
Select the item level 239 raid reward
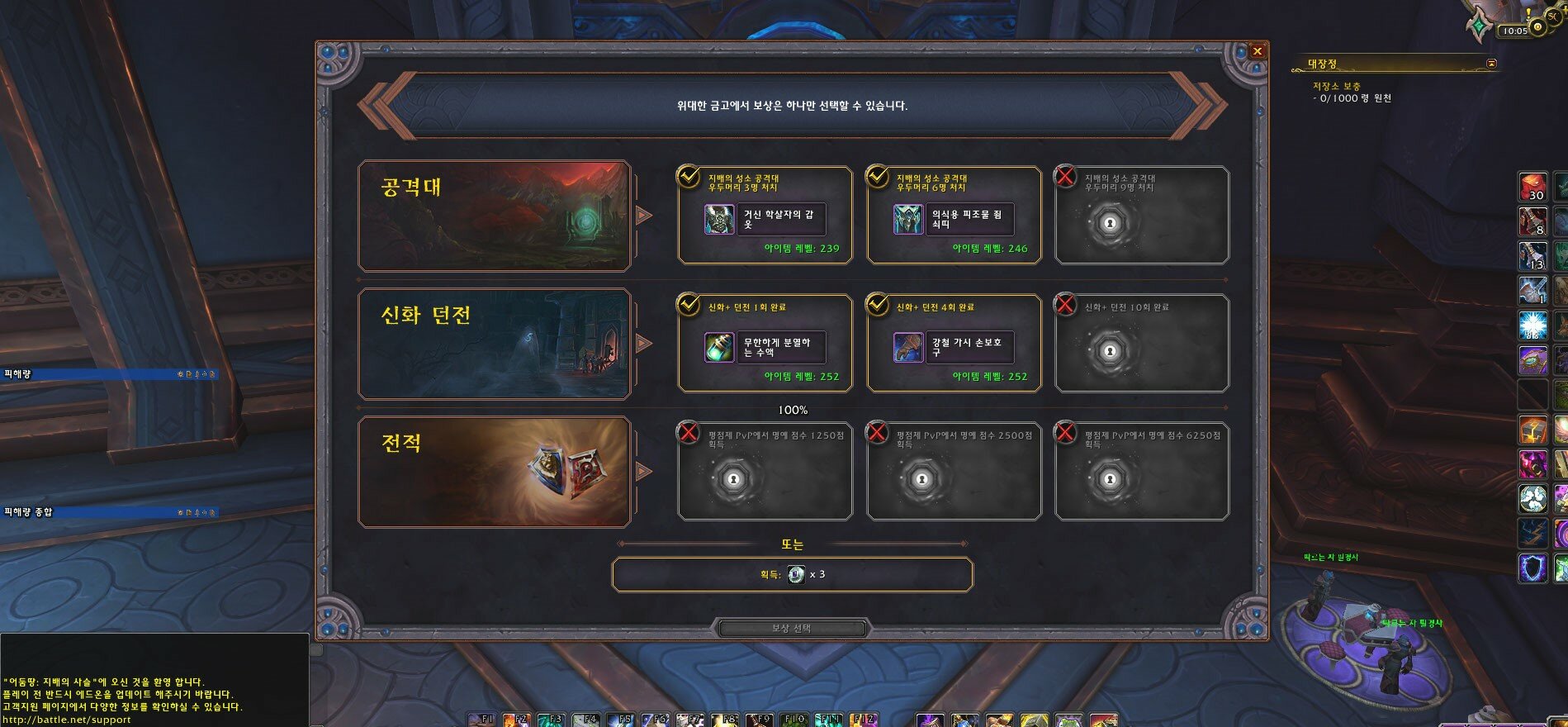pyautogui.click(x=765, y=216)
